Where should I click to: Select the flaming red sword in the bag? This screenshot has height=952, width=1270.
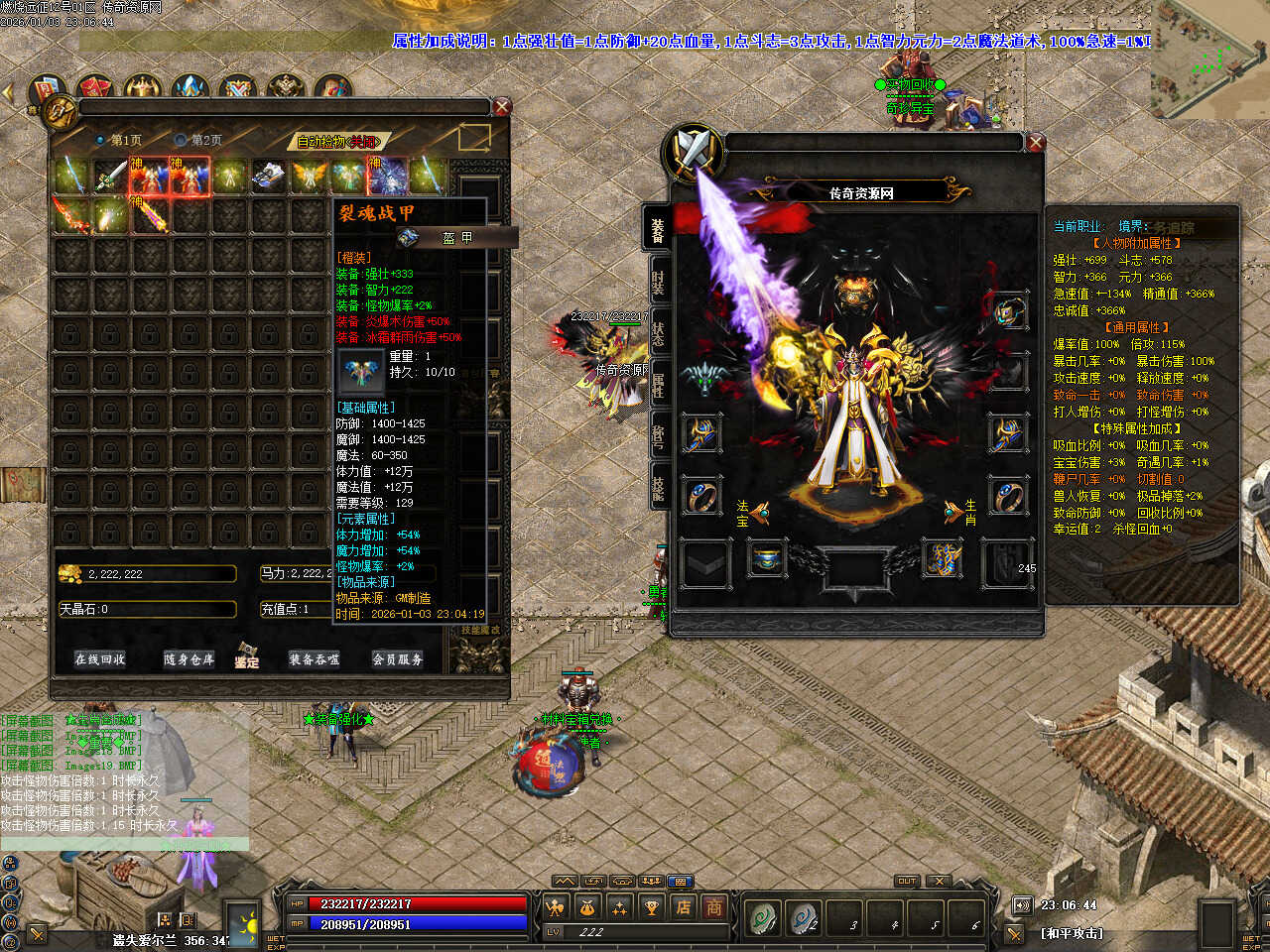pos(70,215)
